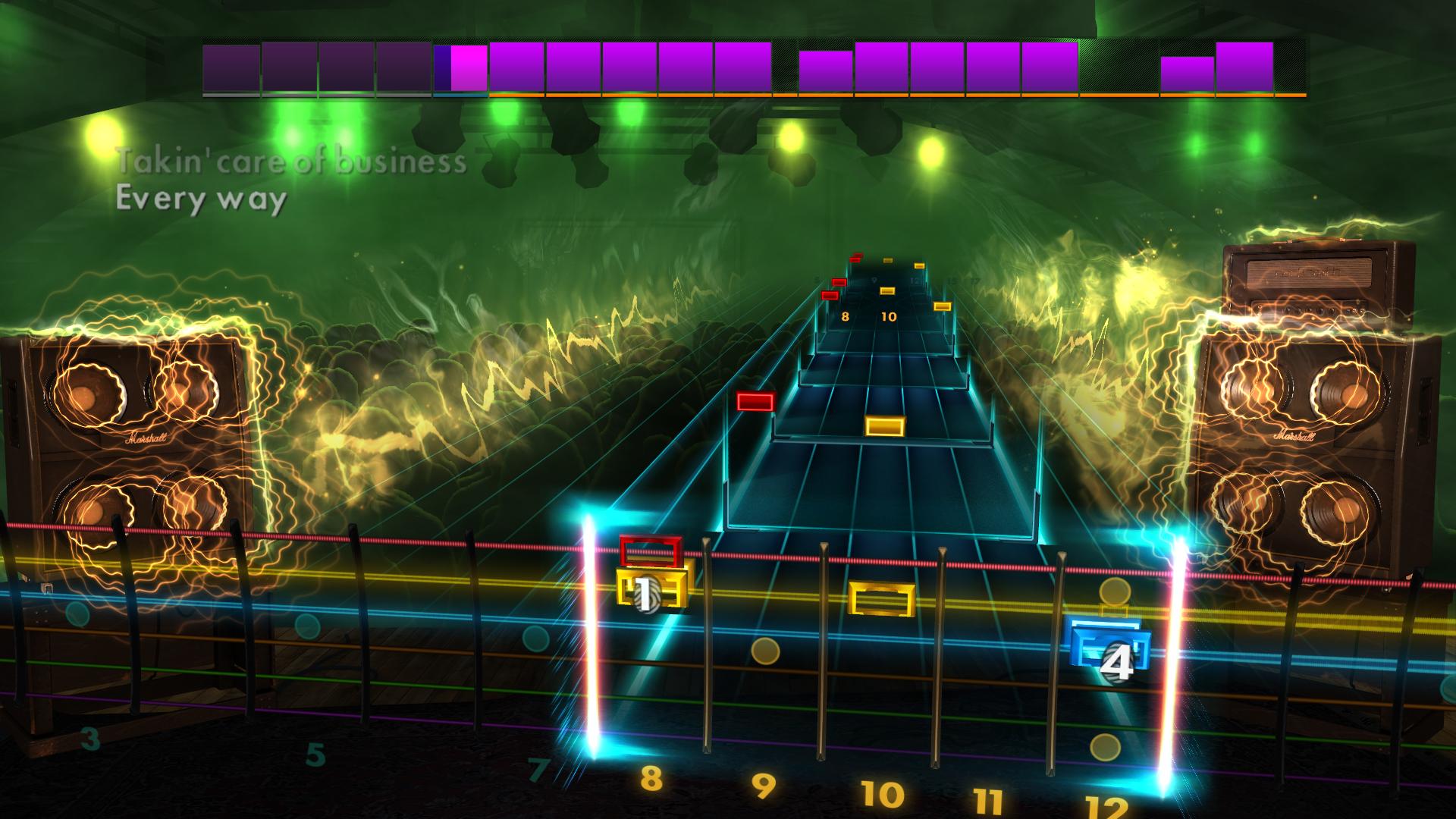1456x819 pixels.
Task: Click the lyric line Every way
Action: (201, 200)
